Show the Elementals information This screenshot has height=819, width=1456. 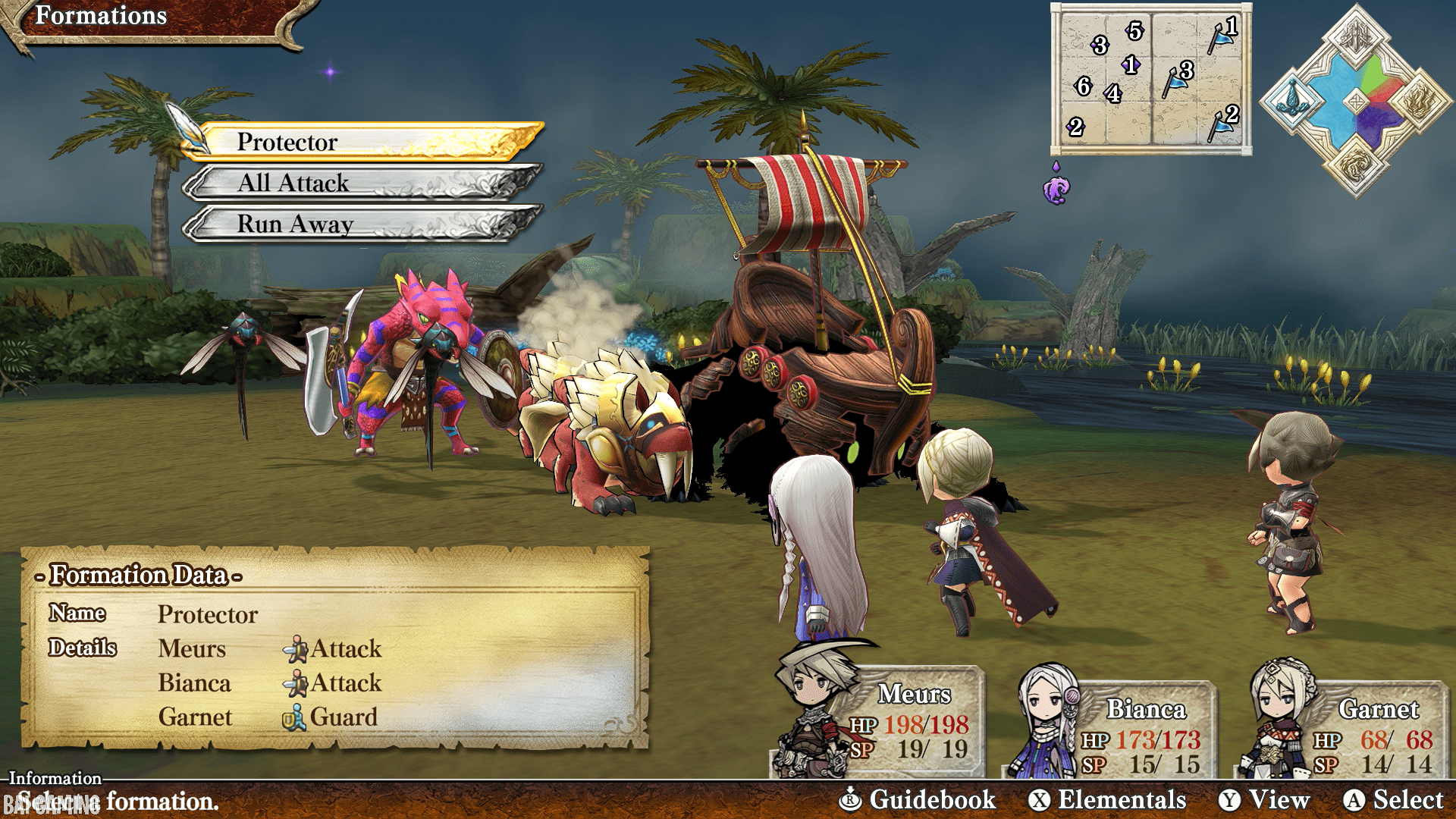coord(1108,800)
